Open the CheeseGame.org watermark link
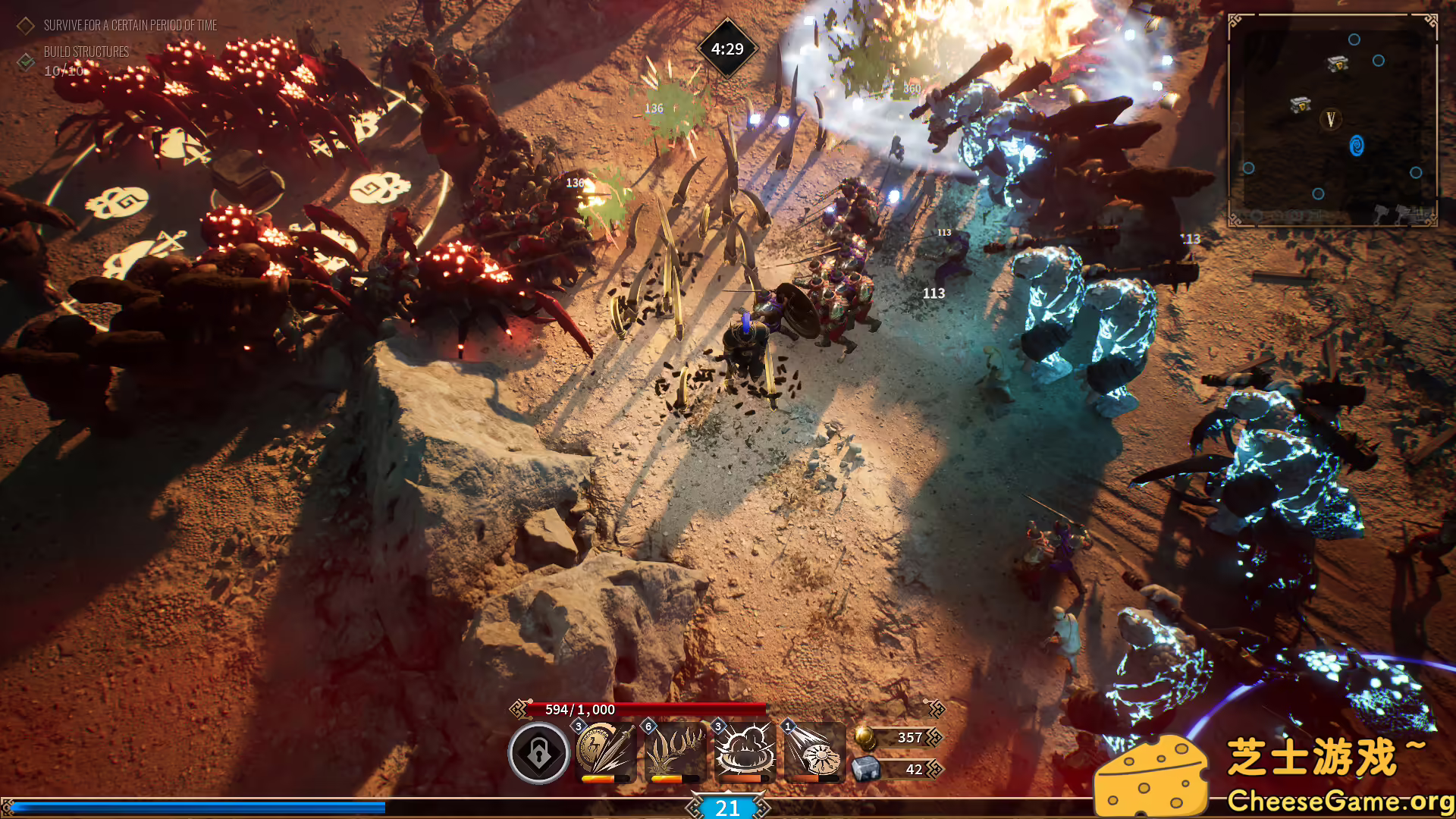 [x=1338, y=802]
